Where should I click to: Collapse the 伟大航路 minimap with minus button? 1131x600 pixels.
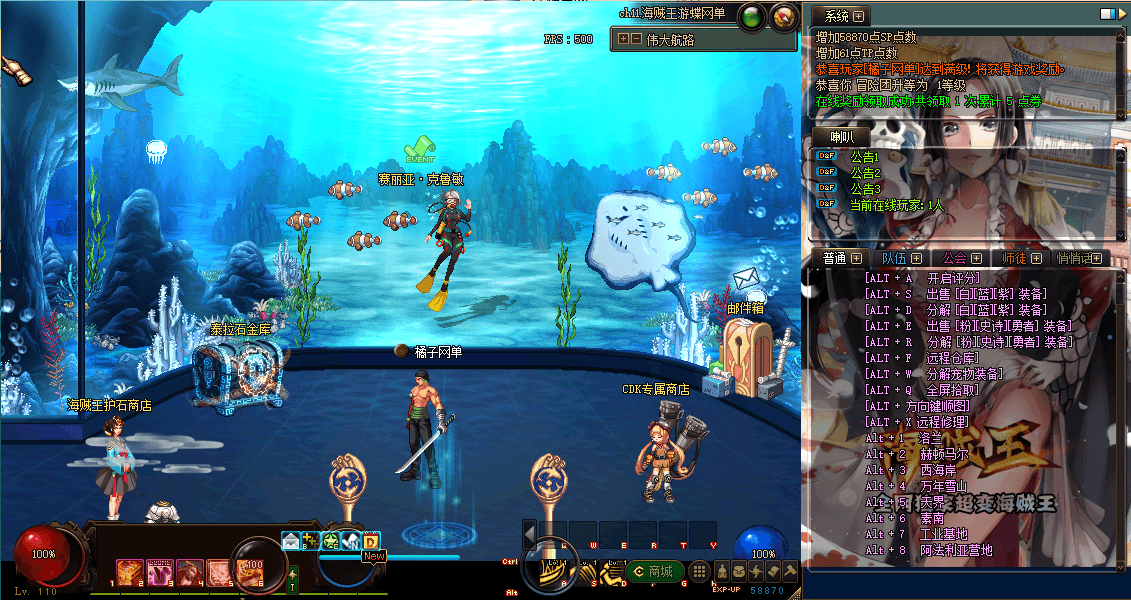[x=636, y=39]
